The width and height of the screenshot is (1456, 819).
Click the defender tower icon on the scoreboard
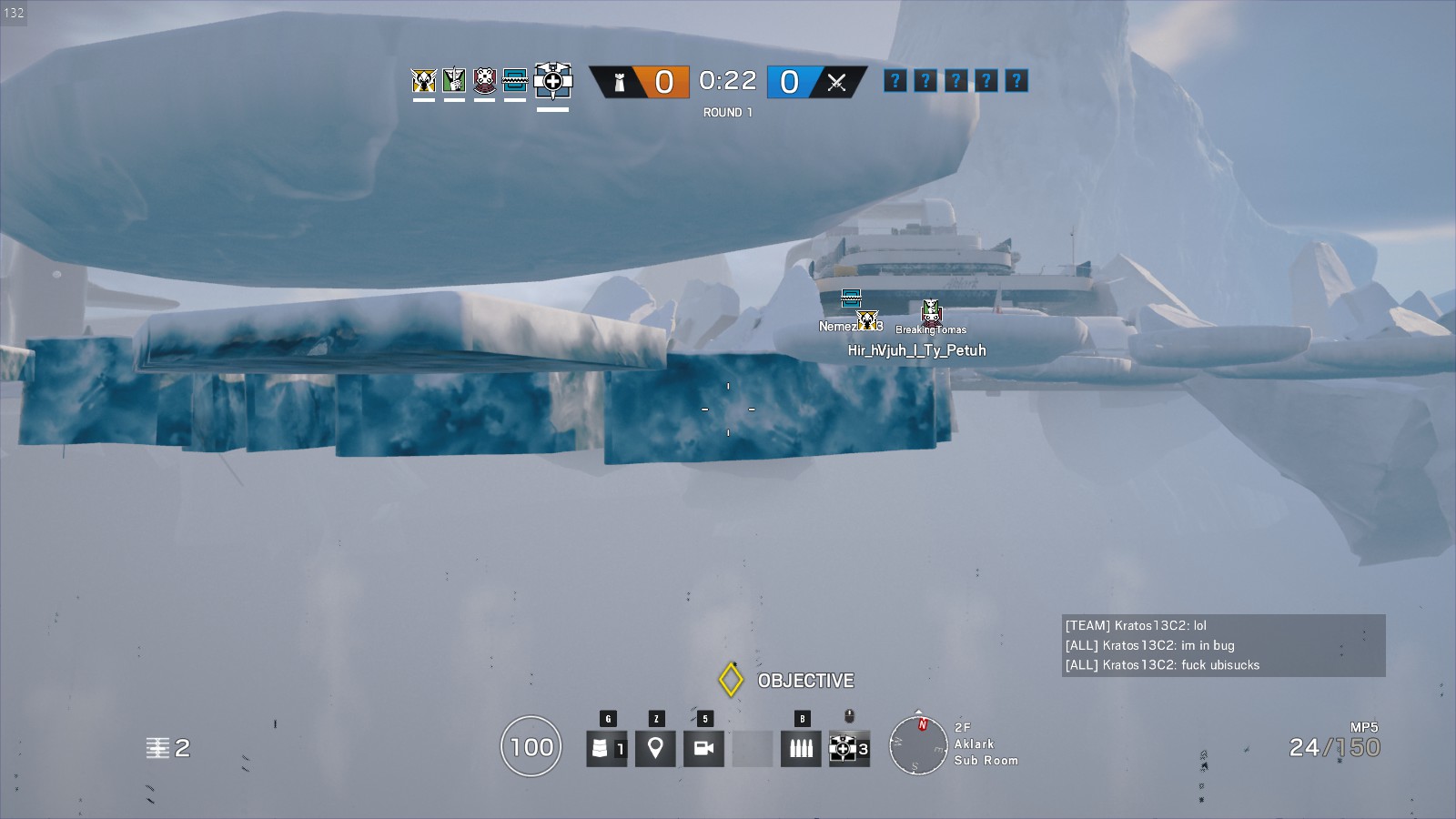coord(618,81)
